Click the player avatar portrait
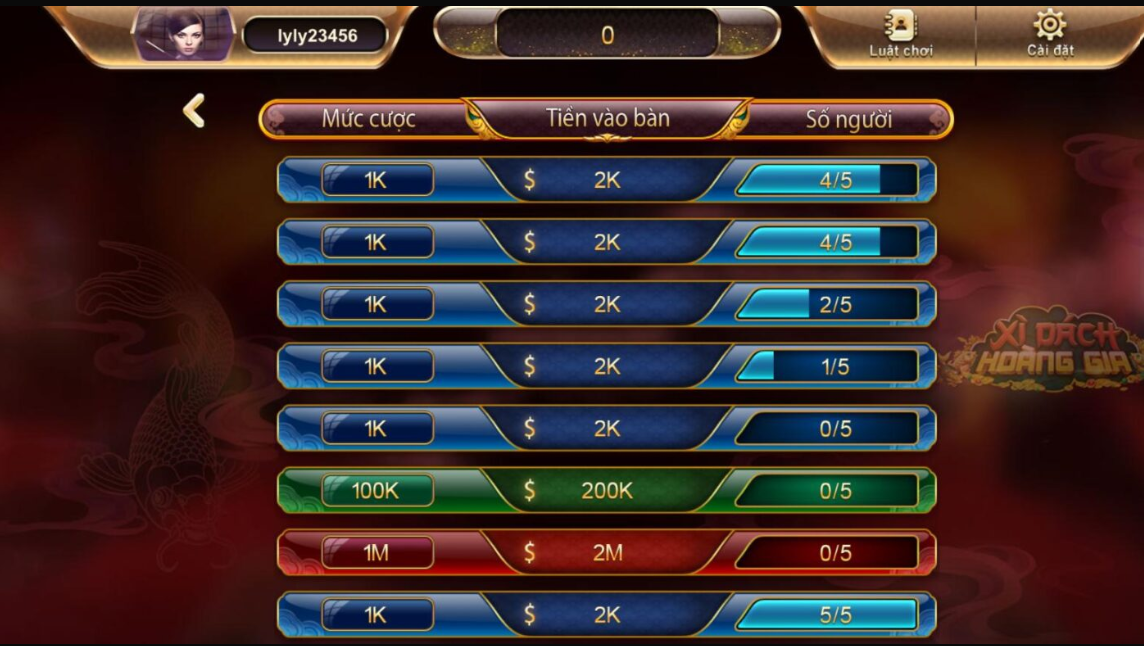 184,35
